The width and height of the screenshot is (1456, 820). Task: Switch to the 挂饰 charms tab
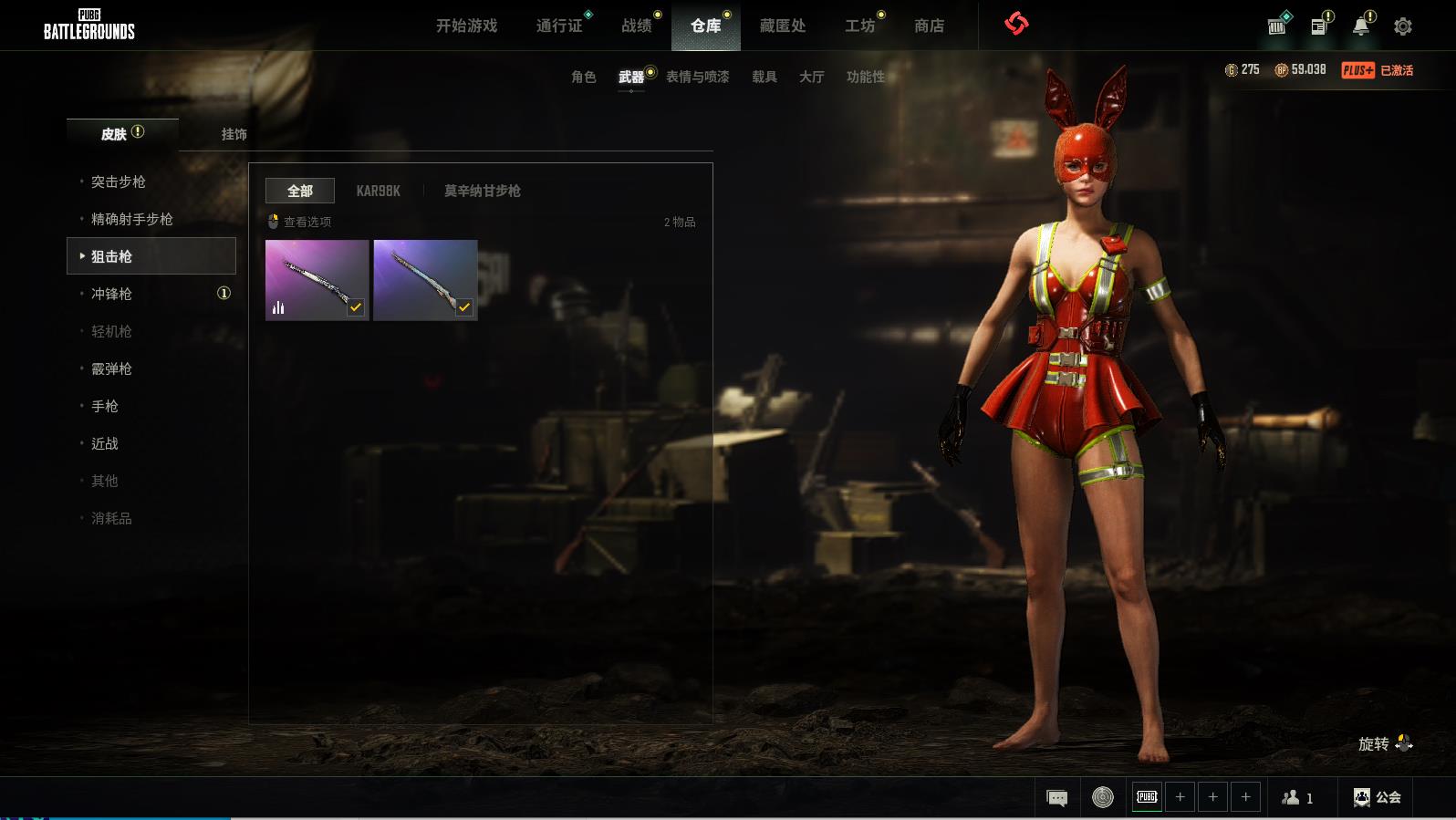[234, 134]
